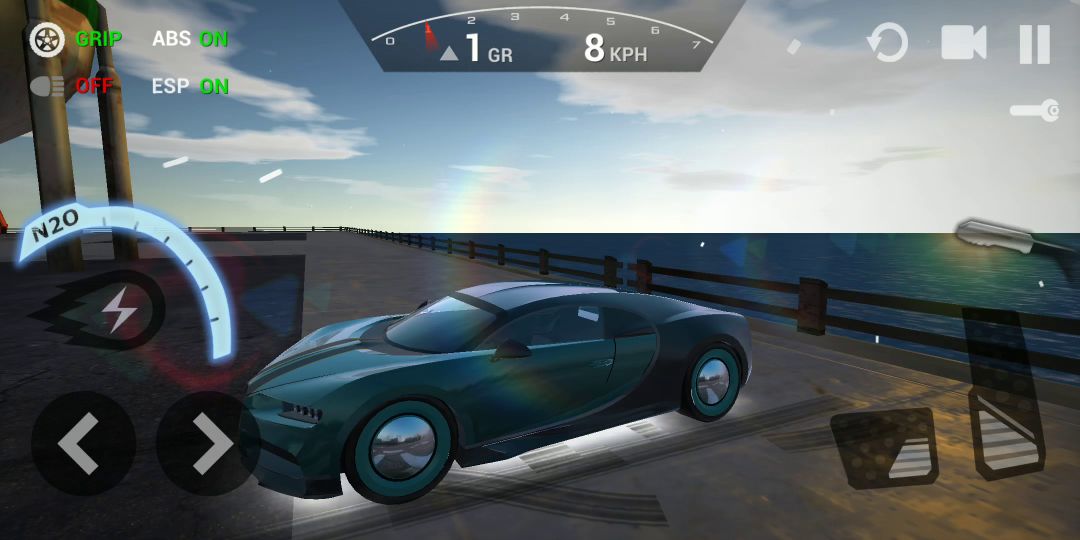The image size is (1080, 540).
Task: Pull the handbrake lever
Action: pos(1000,236)
